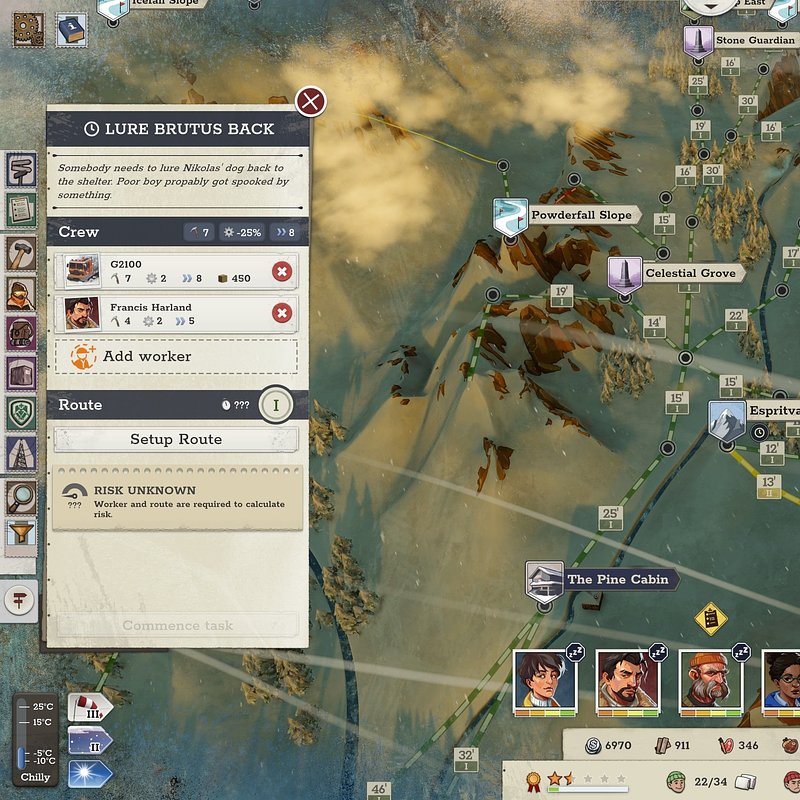
Task: Click The Pine Cabin map marker
Action: (545, 580)
